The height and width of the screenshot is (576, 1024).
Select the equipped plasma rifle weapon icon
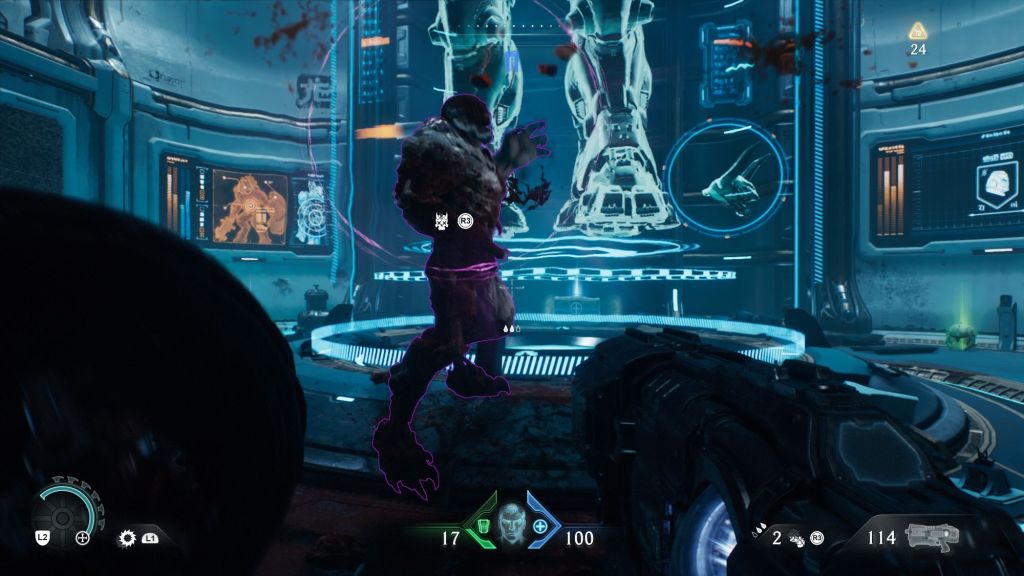click(x=932, y=536)
